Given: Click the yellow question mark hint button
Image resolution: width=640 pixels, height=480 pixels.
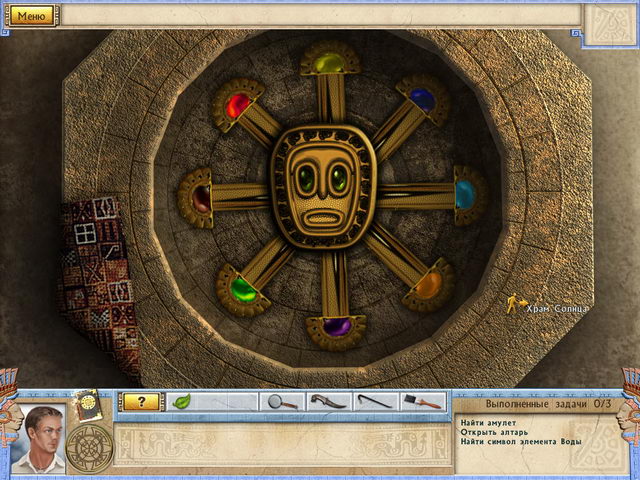Looking at the screenshot, I should tap(141, 402).
